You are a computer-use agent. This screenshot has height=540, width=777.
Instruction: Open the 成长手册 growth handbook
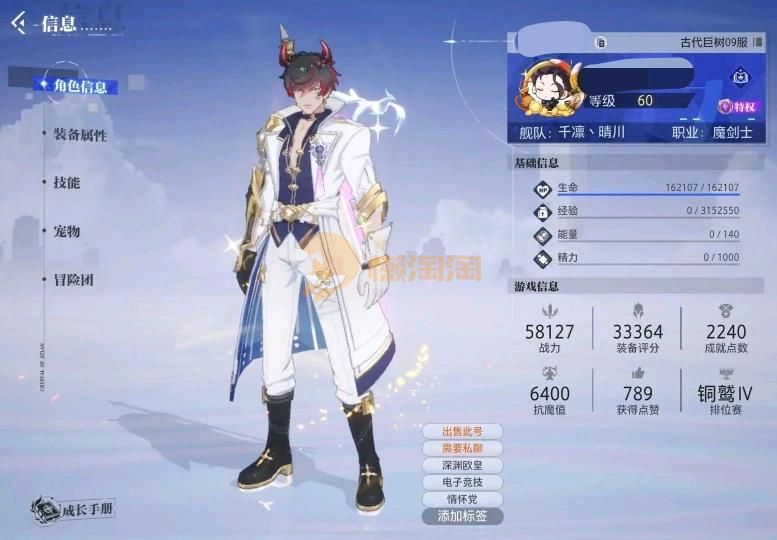pos(72,508)
